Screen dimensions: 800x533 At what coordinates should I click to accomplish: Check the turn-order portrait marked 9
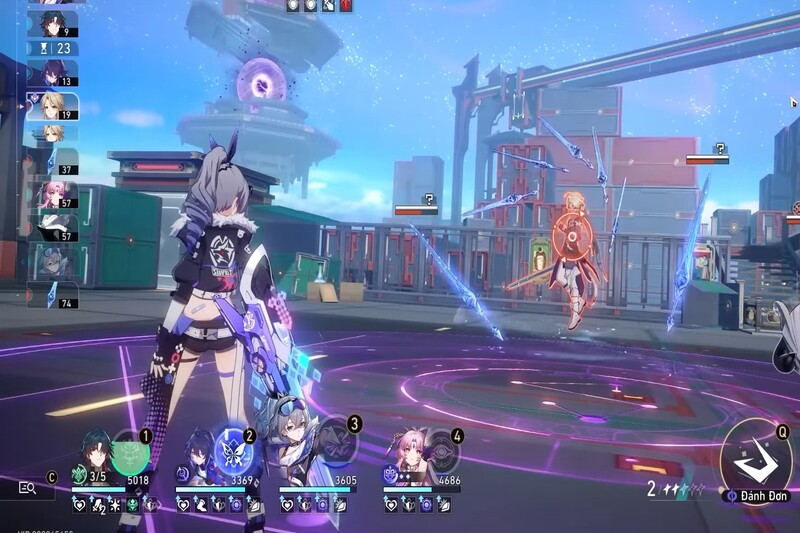point(52,24)
